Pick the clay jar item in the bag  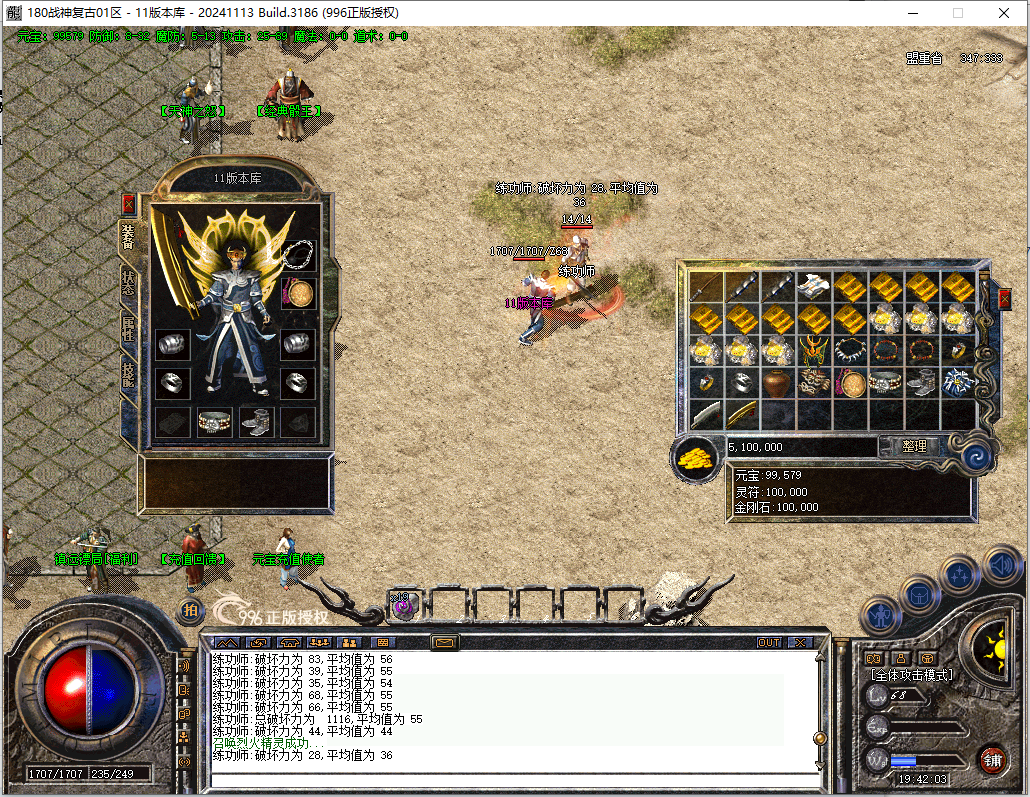[x=777, y=382]
